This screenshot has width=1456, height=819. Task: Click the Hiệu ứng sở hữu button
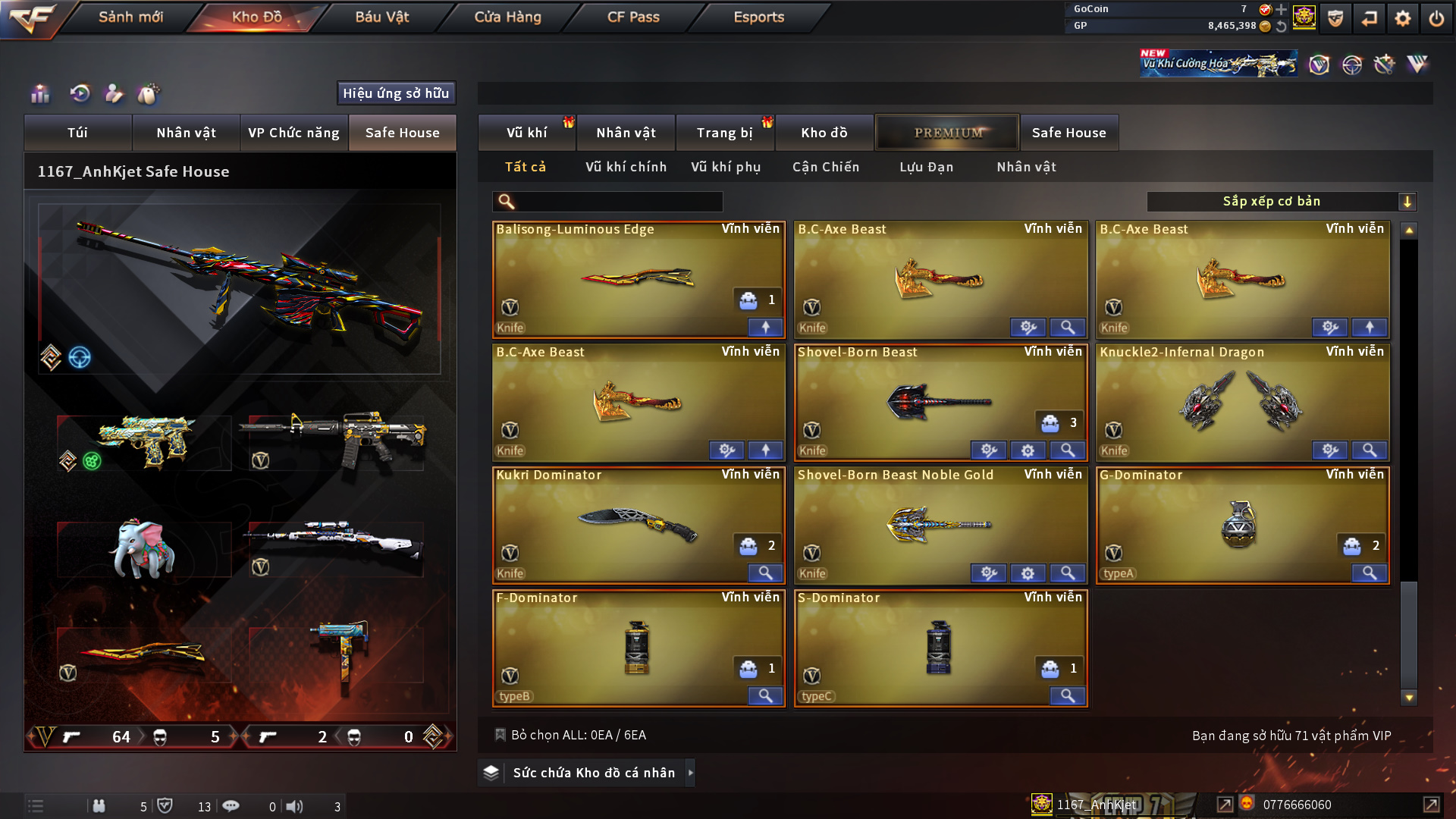[x=396, y=93]
